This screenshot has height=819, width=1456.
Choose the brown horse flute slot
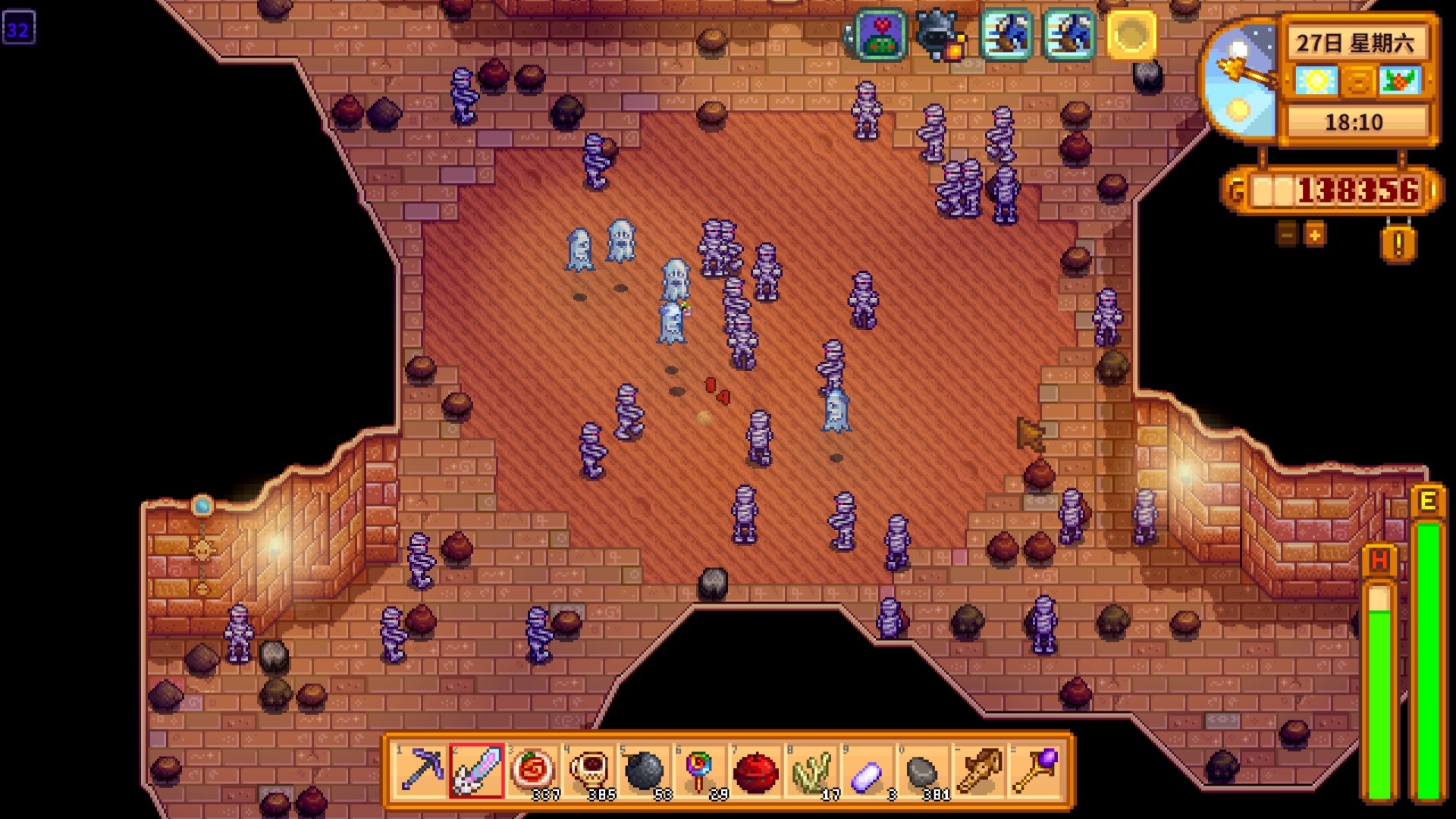(x=978, y=770)
